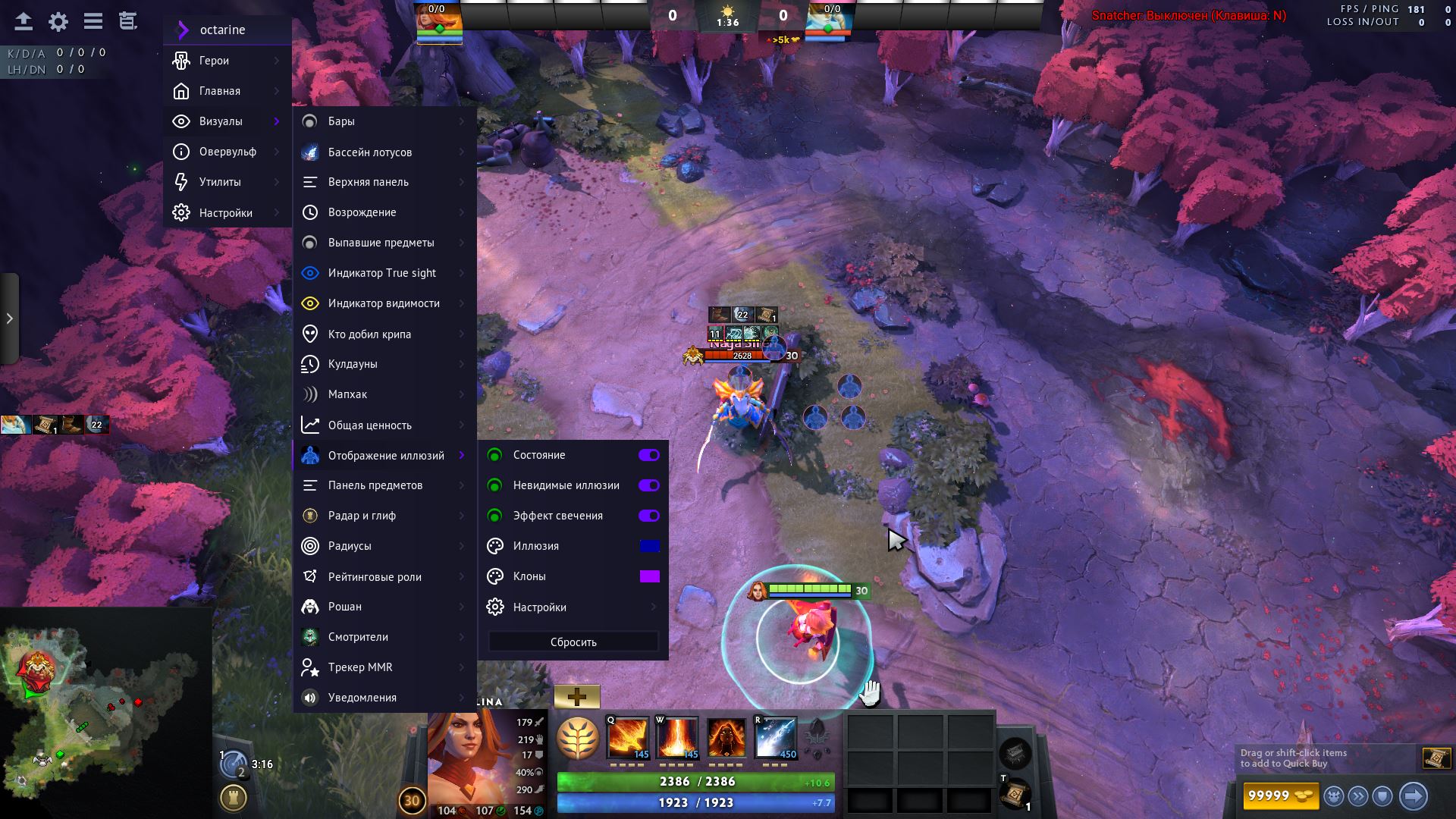The height and width of the screenshot is (819, 1456).
Task: Disable the Эффект свечения toggle
Action: (648, 516)
